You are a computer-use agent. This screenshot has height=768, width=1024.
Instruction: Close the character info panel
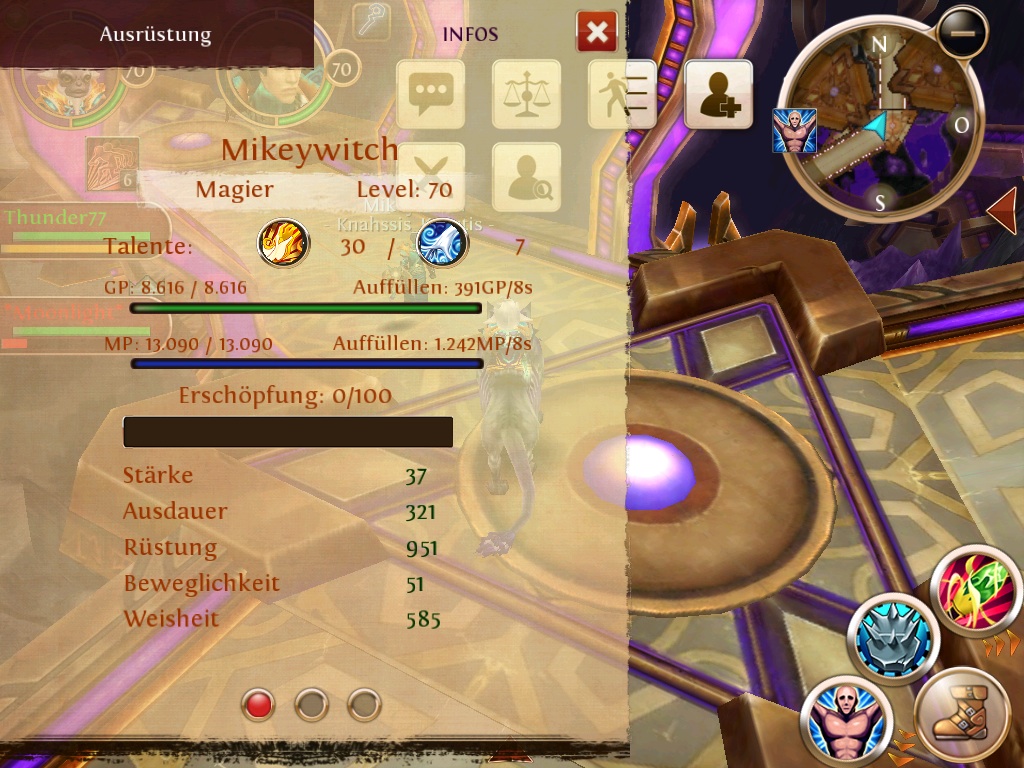pyautogui.click(x=597, y=33)
